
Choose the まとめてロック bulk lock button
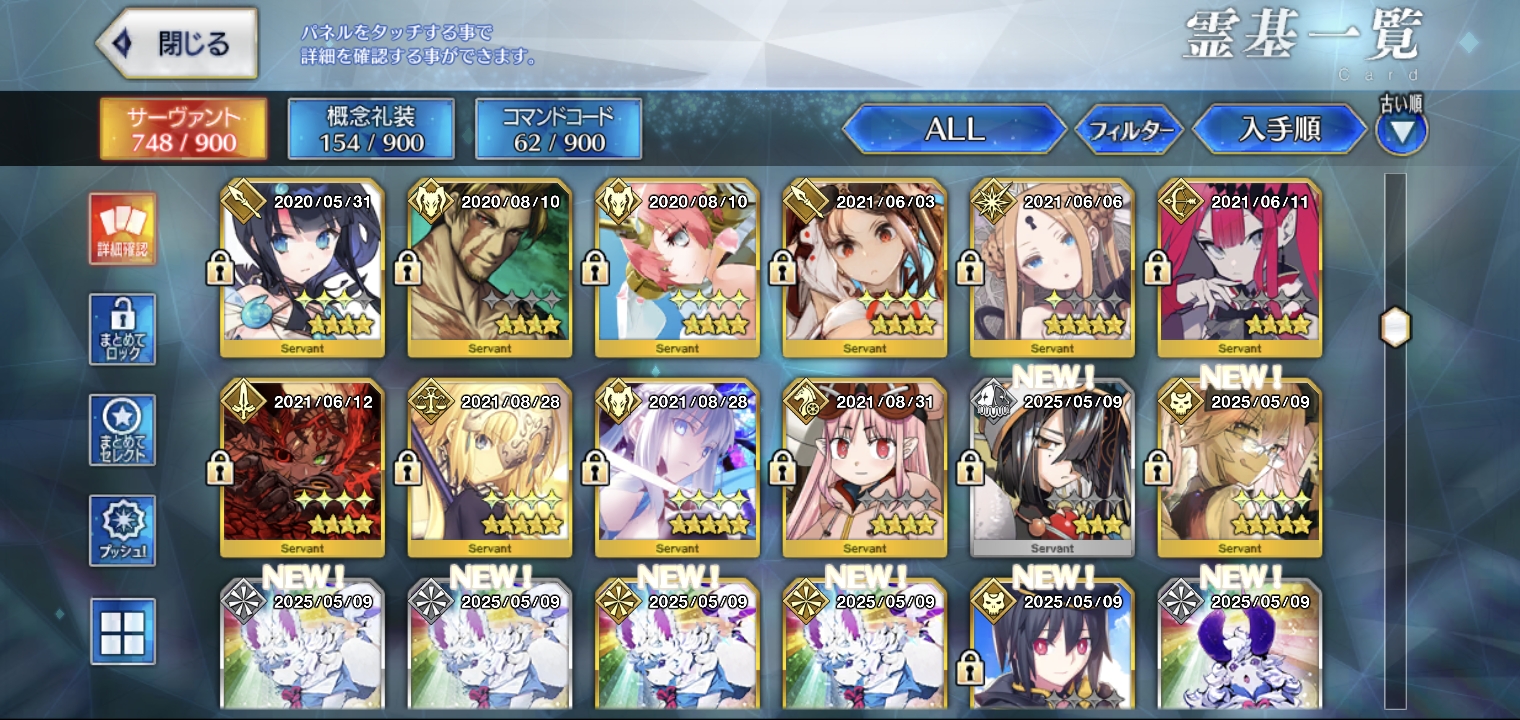(x=122, y=329)
